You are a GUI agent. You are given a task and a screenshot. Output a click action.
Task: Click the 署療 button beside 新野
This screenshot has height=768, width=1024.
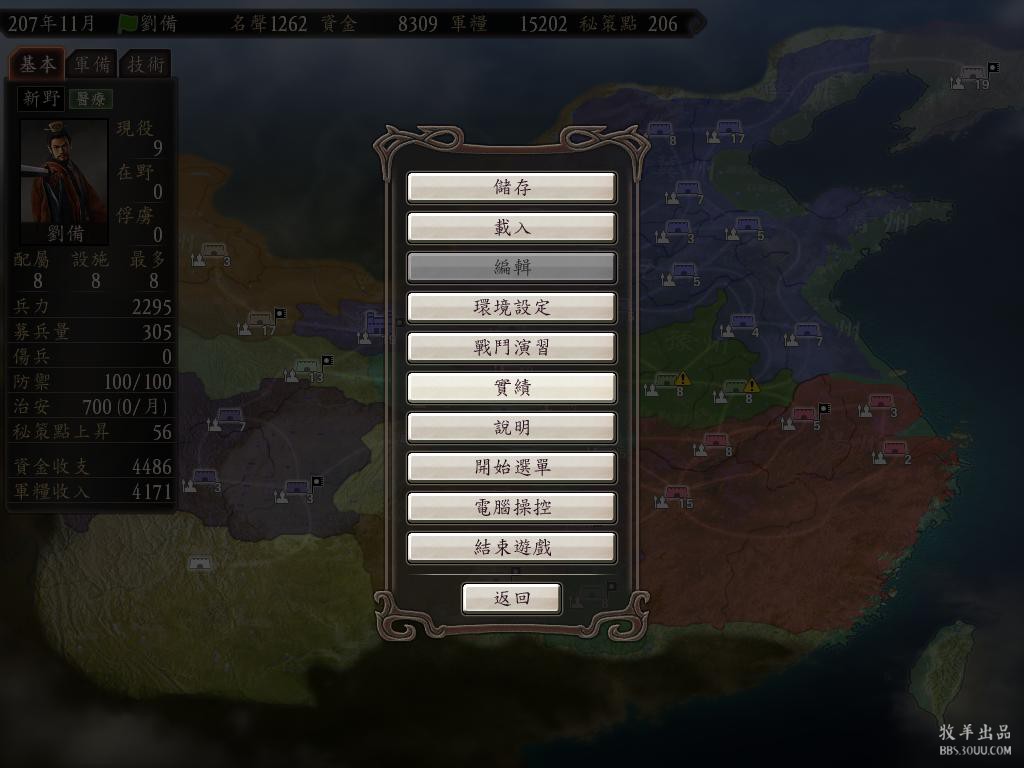(90, 99)
